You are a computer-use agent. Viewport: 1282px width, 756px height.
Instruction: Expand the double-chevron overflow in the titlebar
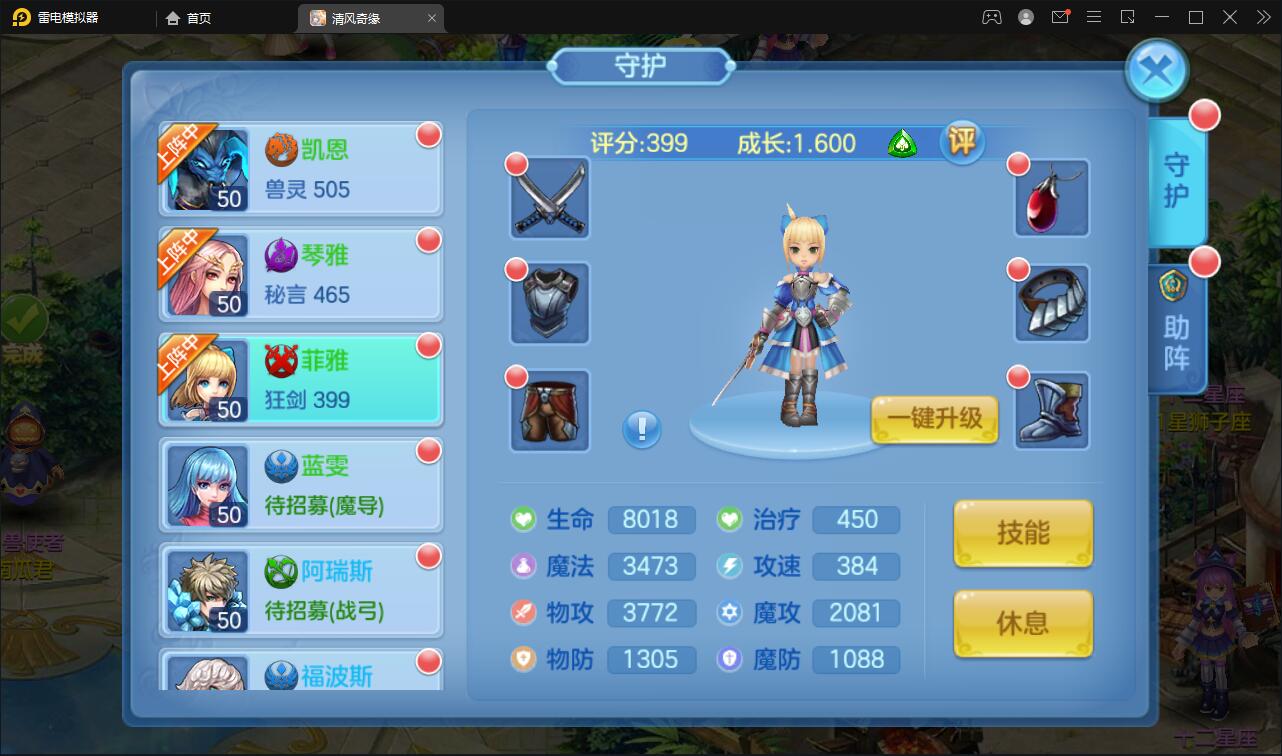click(1263, 17)
